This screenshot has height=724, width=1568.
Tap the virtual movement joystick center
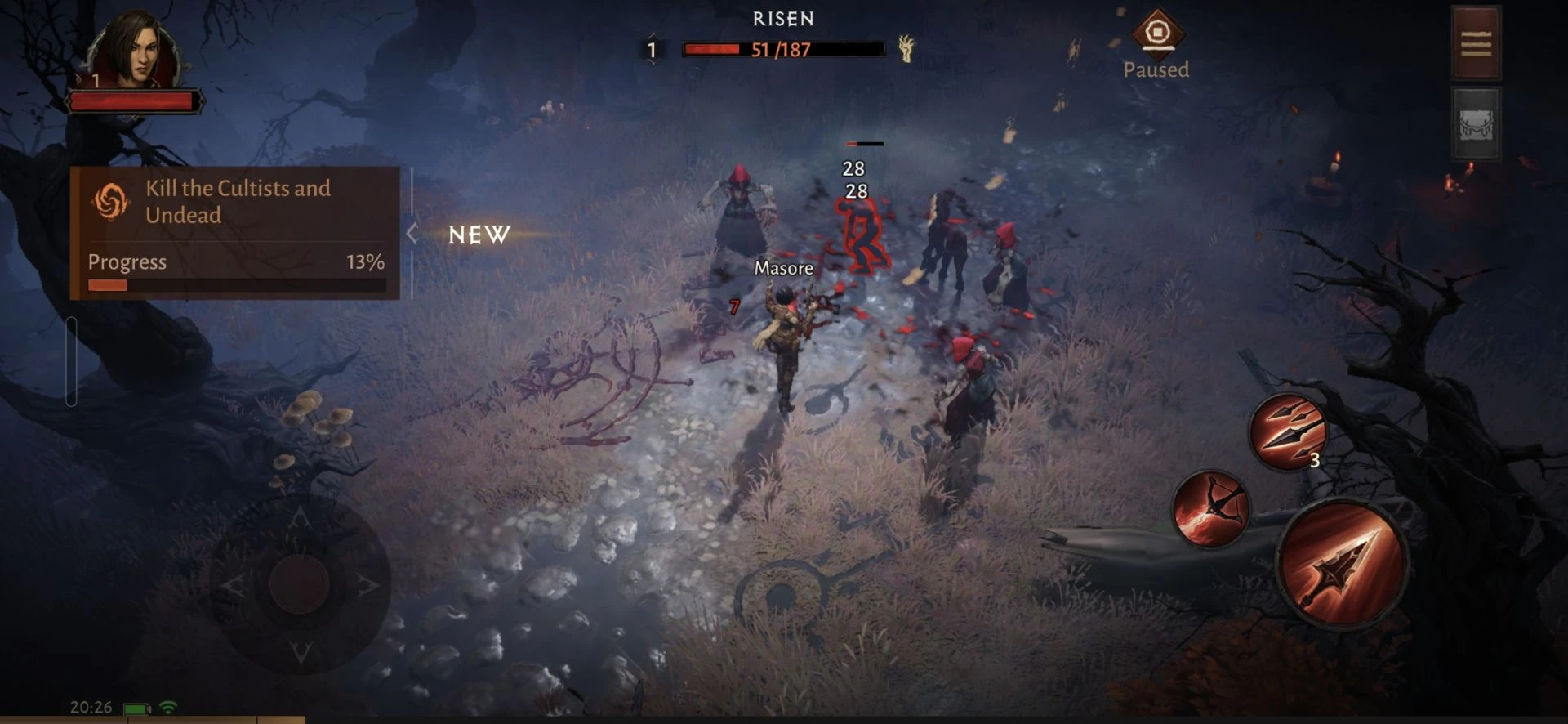click(x=299, y=584)
